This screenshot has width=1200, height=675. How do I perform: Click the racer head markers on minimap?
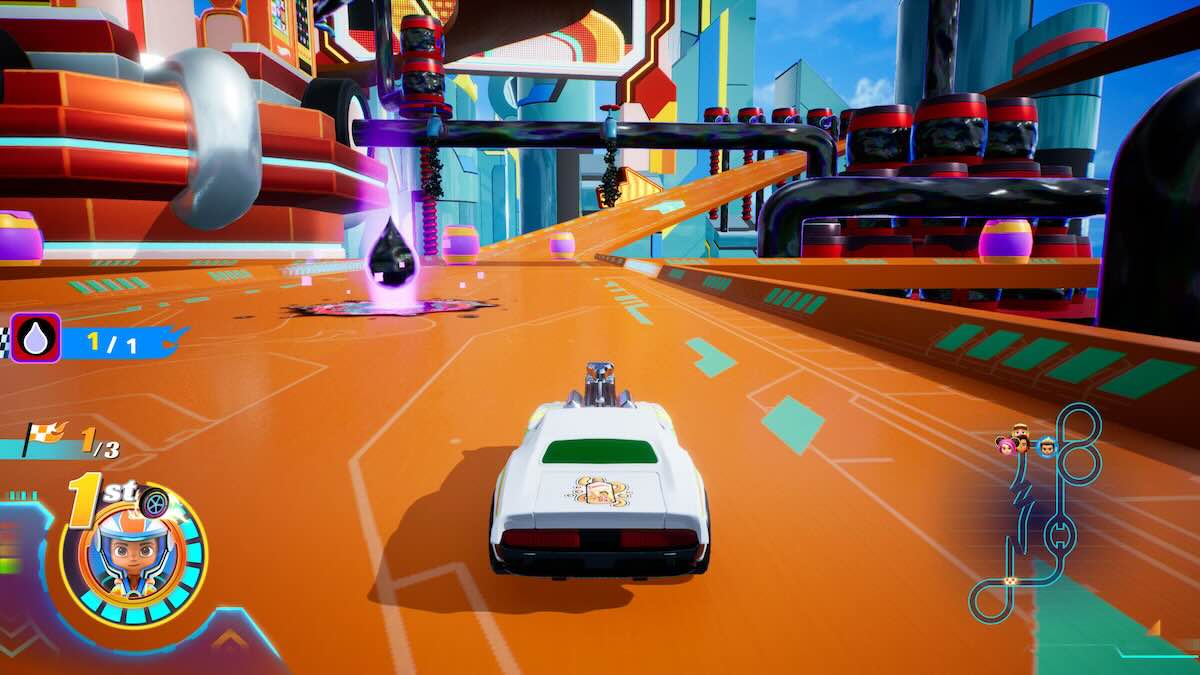pyautogui.click(x=1024, y=441)
